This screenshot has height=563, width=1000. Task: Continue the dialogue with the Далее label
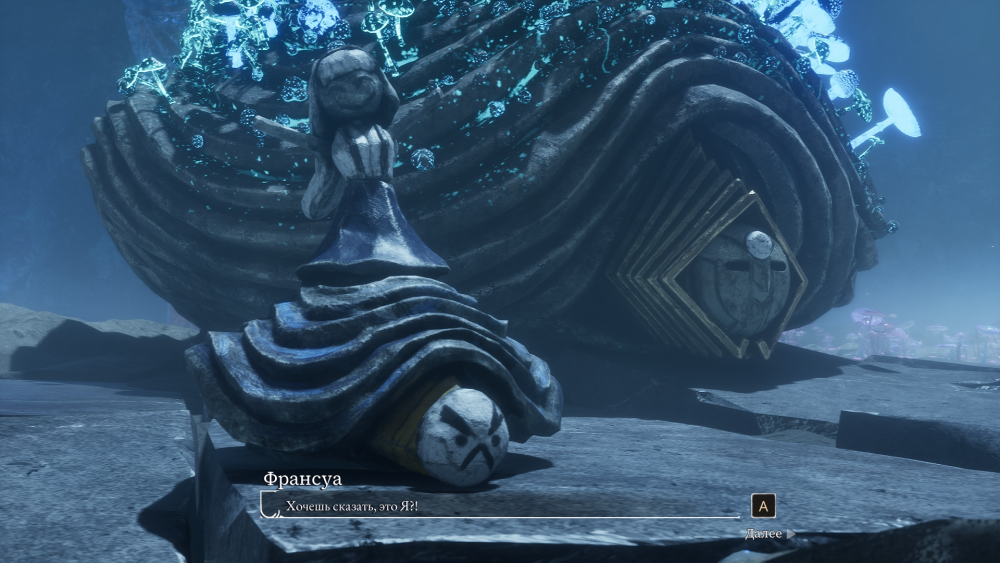[x=764, y=533]
